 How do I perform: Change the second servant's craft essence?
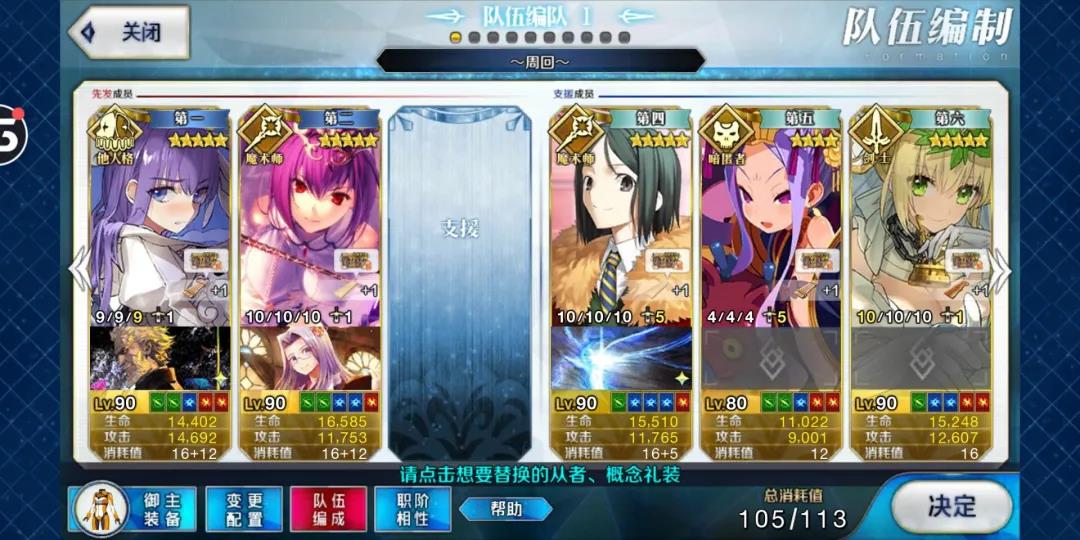(310, 358)
